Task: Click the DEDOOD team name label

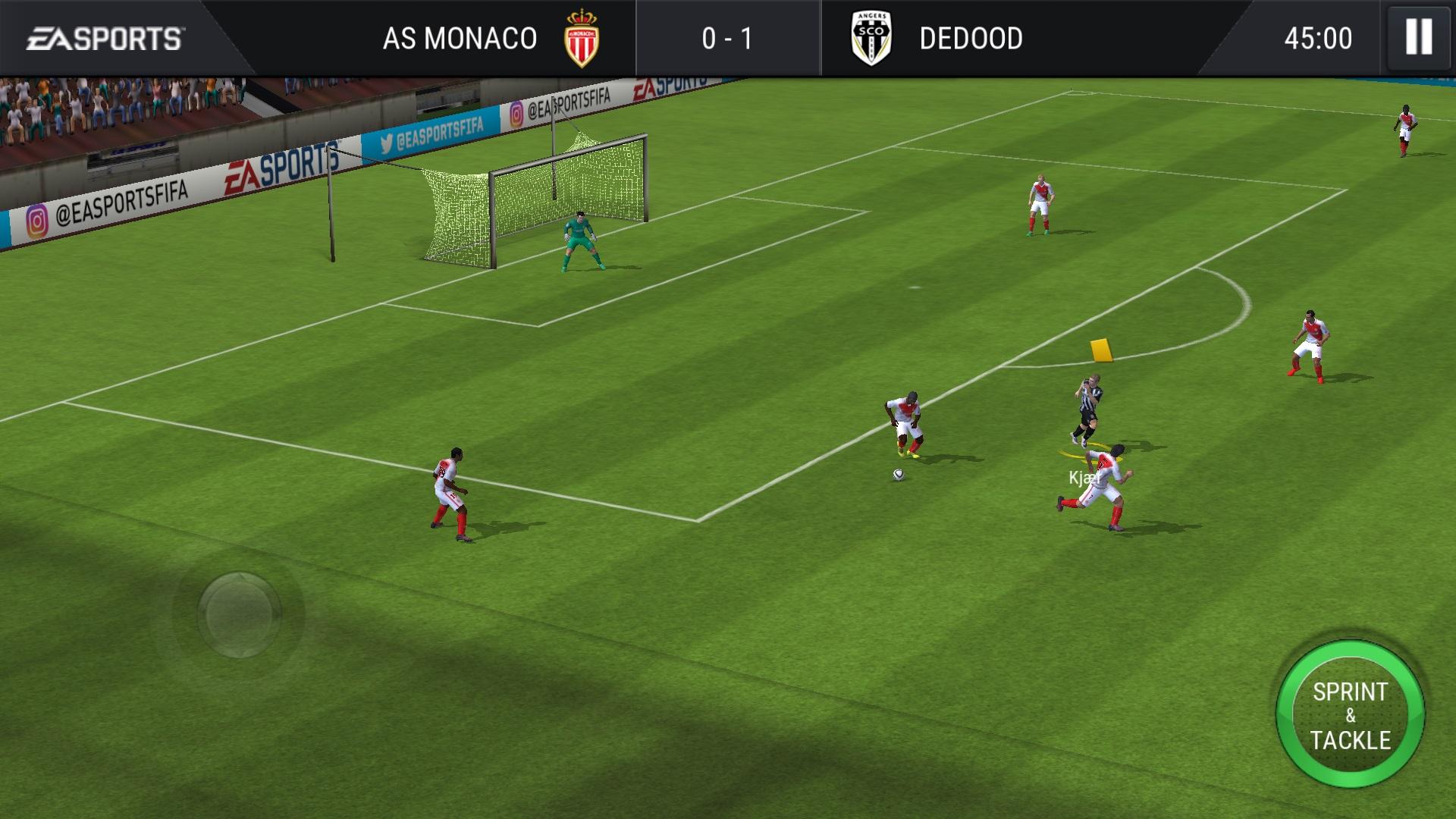Action: (x=971, y=38)
